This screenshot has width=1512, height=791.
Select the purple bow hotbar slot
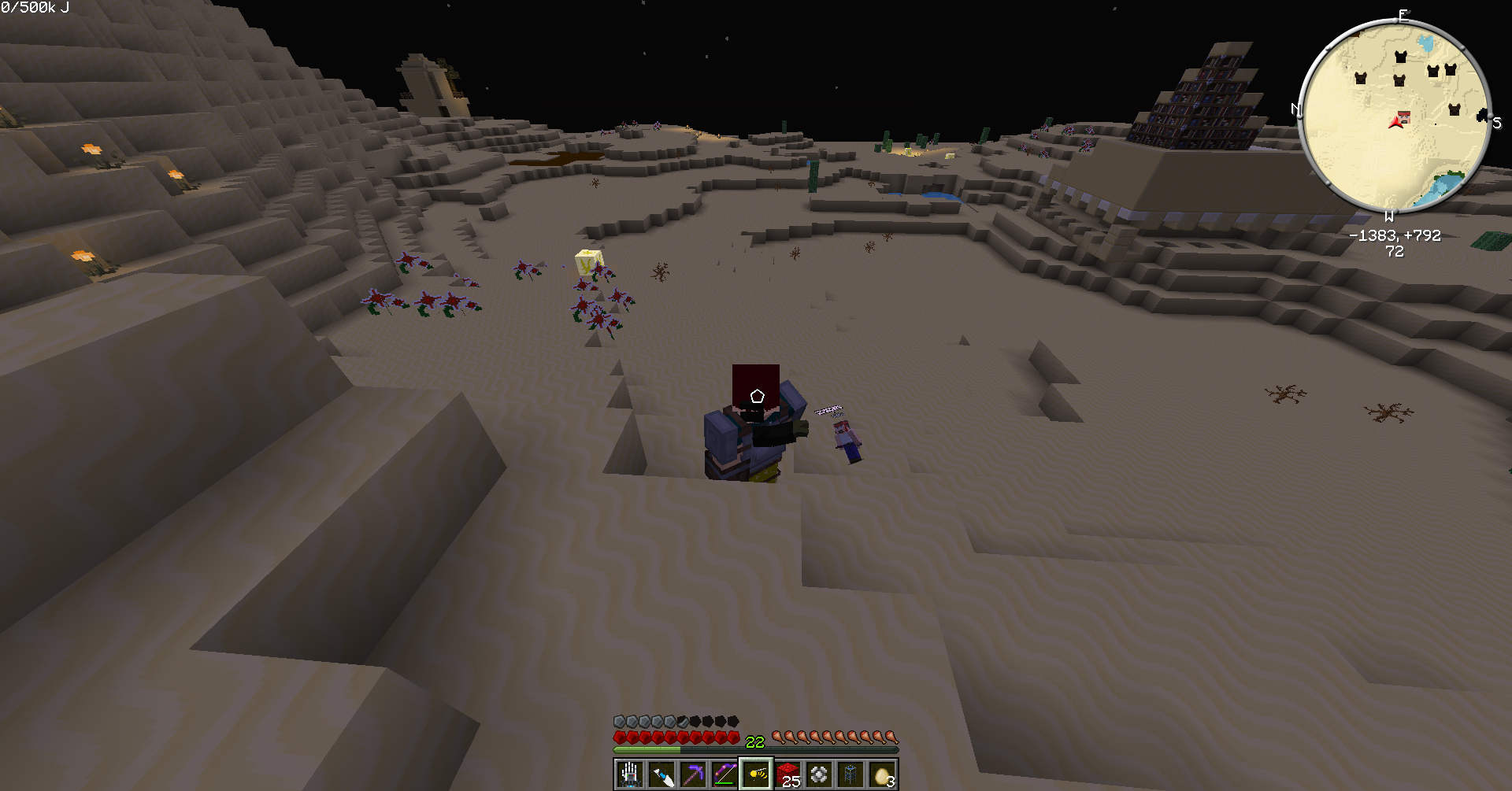point(724,775)
